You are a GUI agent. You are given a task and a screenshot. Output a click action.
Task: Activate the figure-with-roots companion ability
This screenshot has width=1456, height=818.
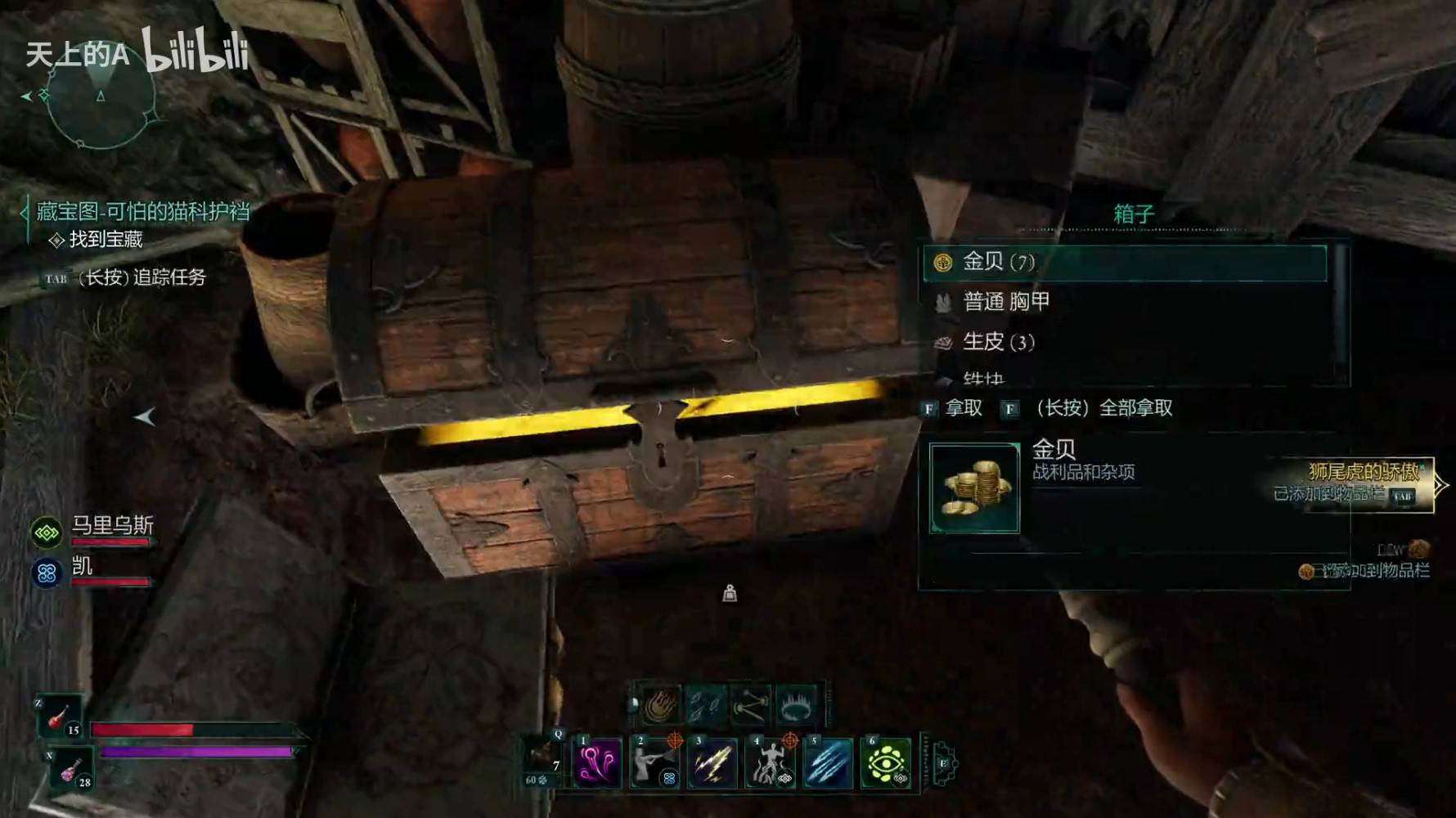(x=770, y=763)
